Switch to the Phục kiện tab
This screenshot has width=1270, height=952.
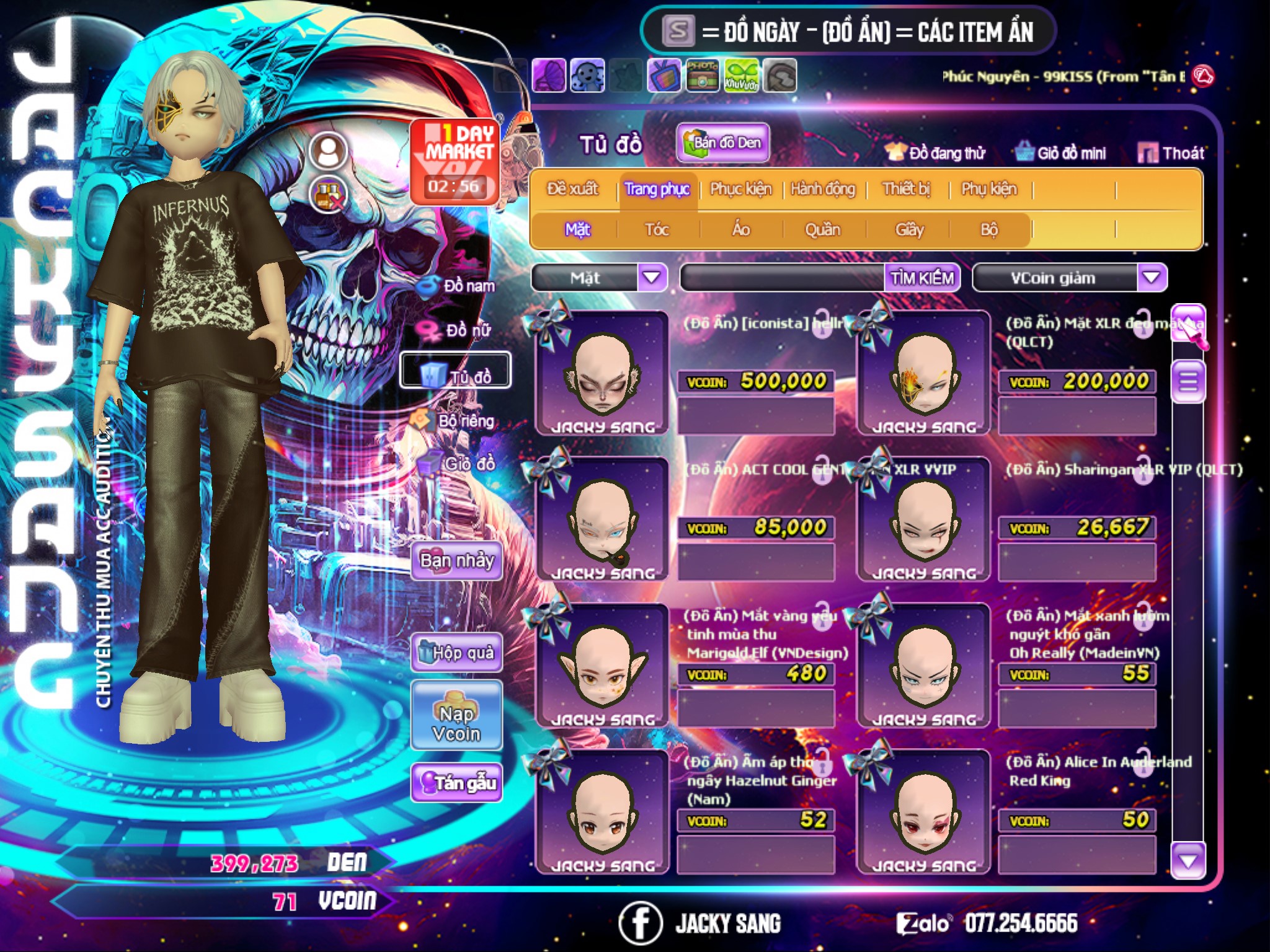point(740,189)
